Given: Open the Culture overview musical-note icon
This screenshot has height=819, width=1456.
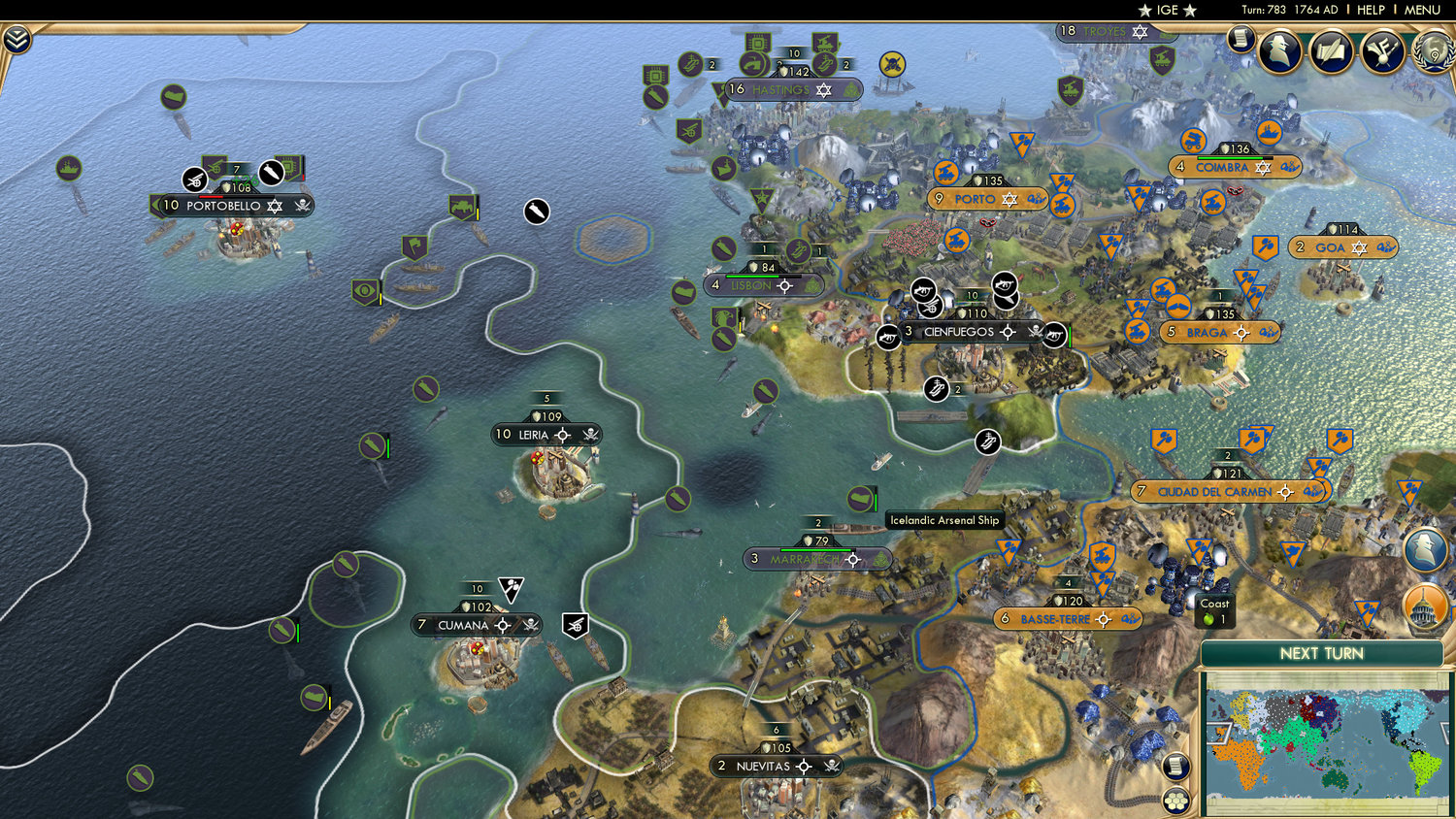Looking at the screenshot, I should [1382, 51].
